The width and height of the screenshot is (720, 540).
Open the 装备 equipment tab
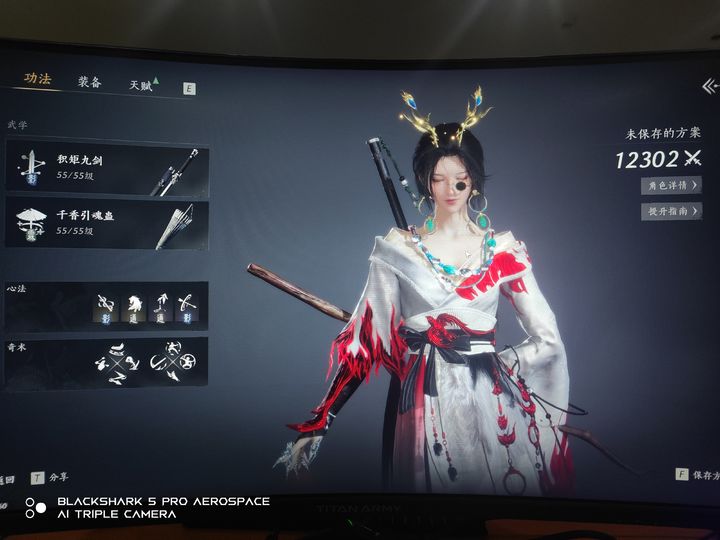90,83
